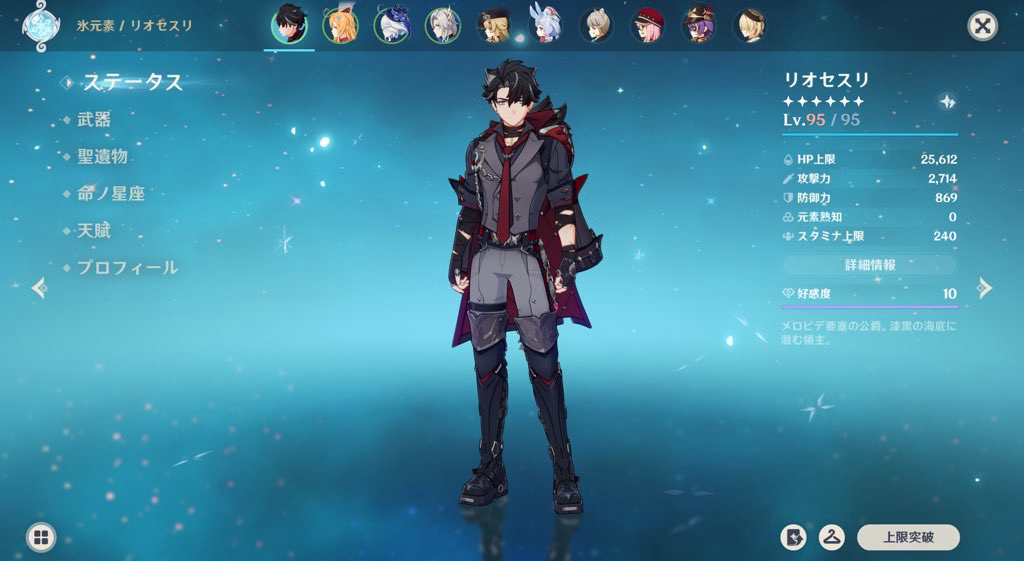Viewport: 1024px width, 561px height.
Task: Pick the grey cat-eared character portrait
Action: [x=597, y=26]
